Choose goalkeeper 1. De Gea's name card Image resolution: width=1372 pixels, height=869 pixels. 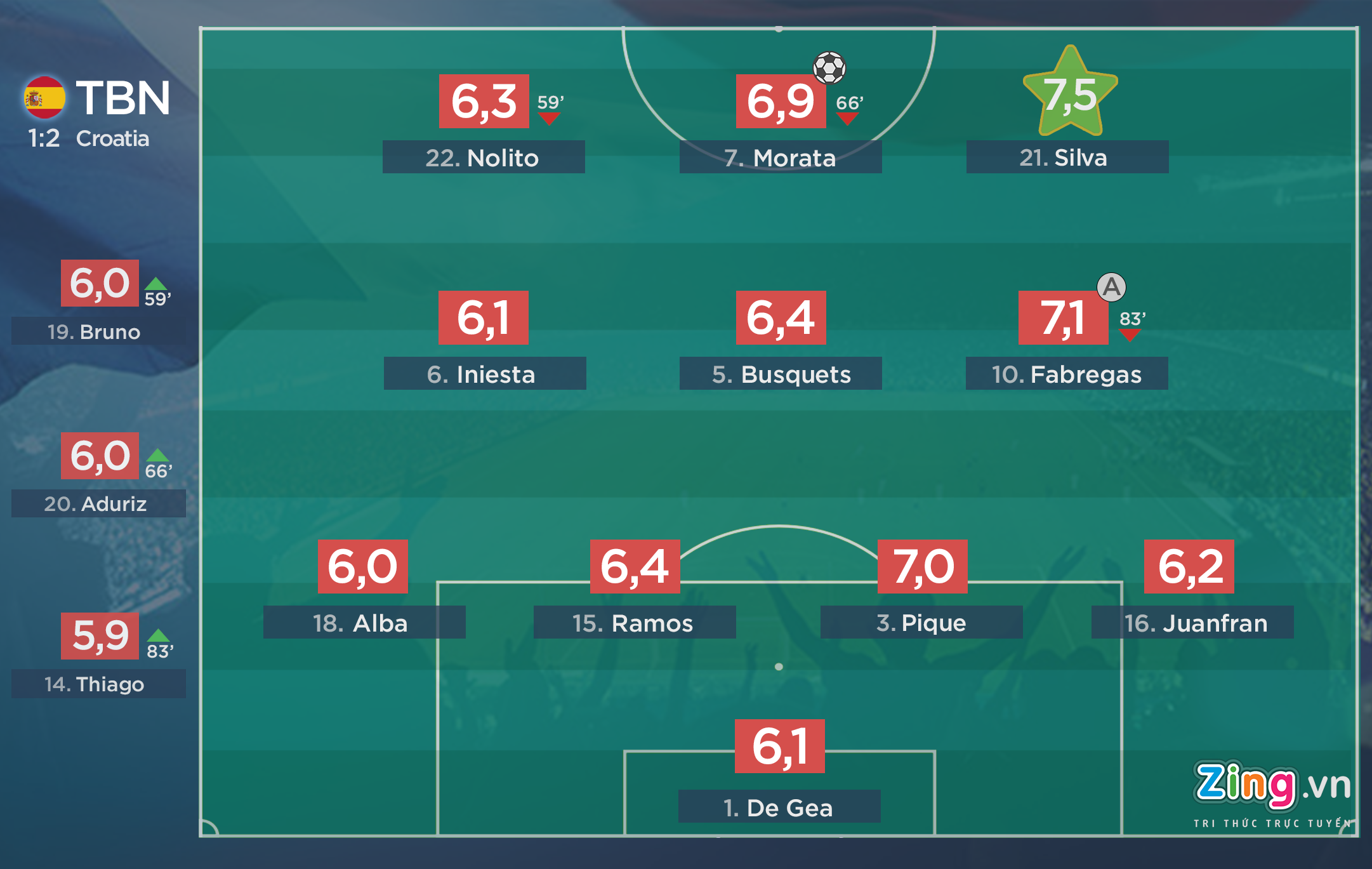(x=779, y=807)
